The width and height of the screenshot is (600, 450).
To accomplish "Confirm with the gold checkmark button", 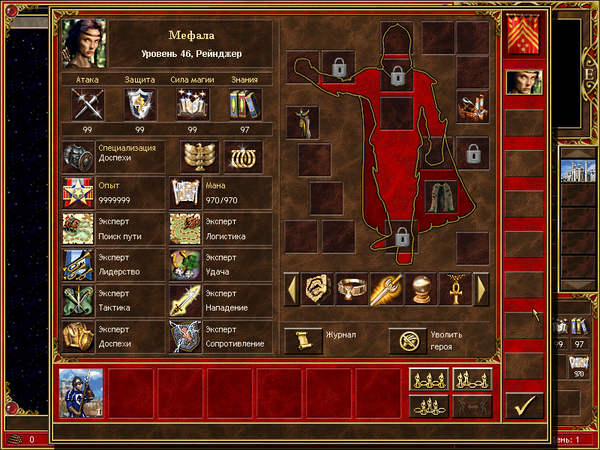I will click(523, 404).
